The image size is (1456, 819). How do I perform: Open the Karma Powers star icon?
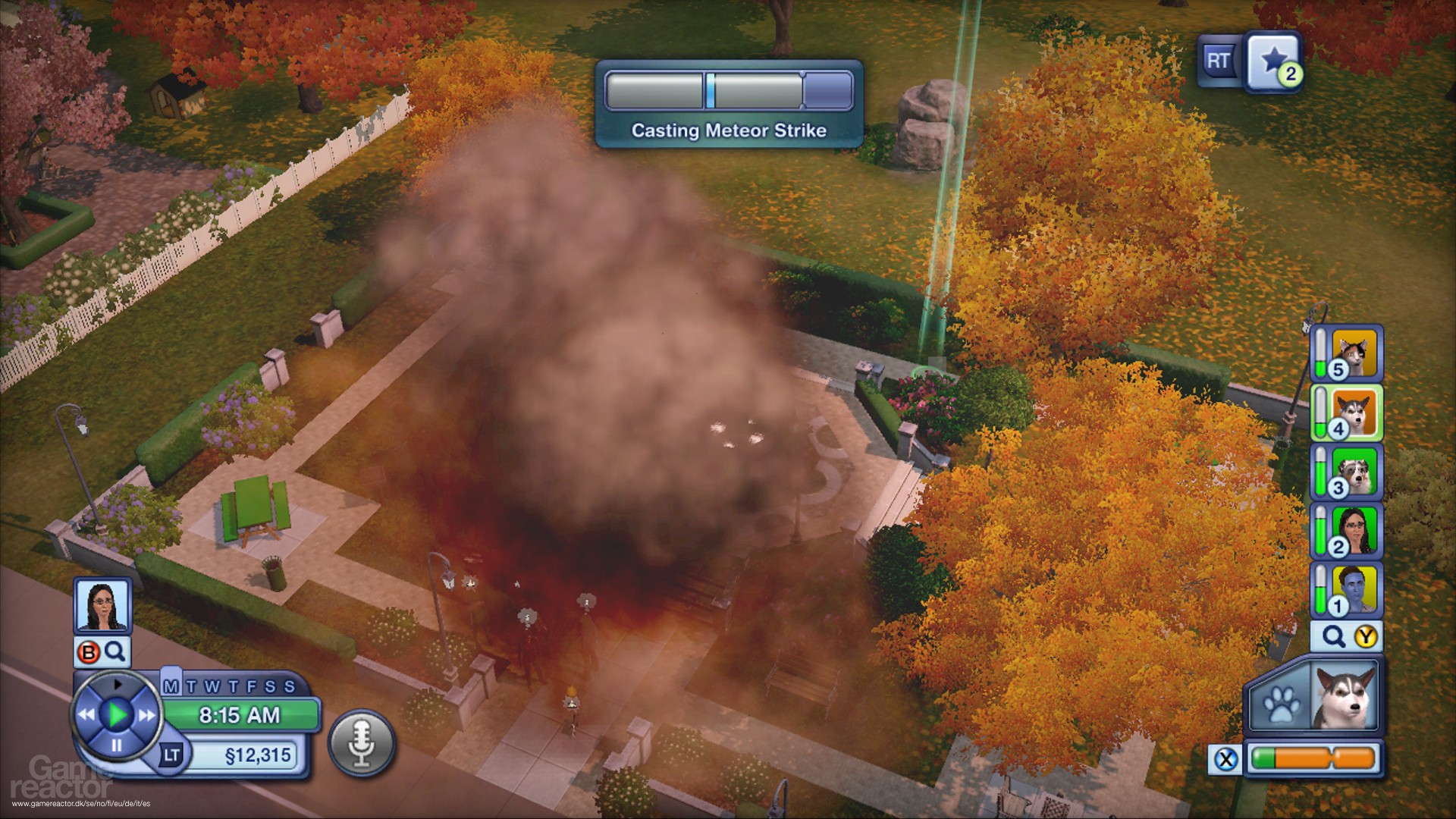(1273, 60)
